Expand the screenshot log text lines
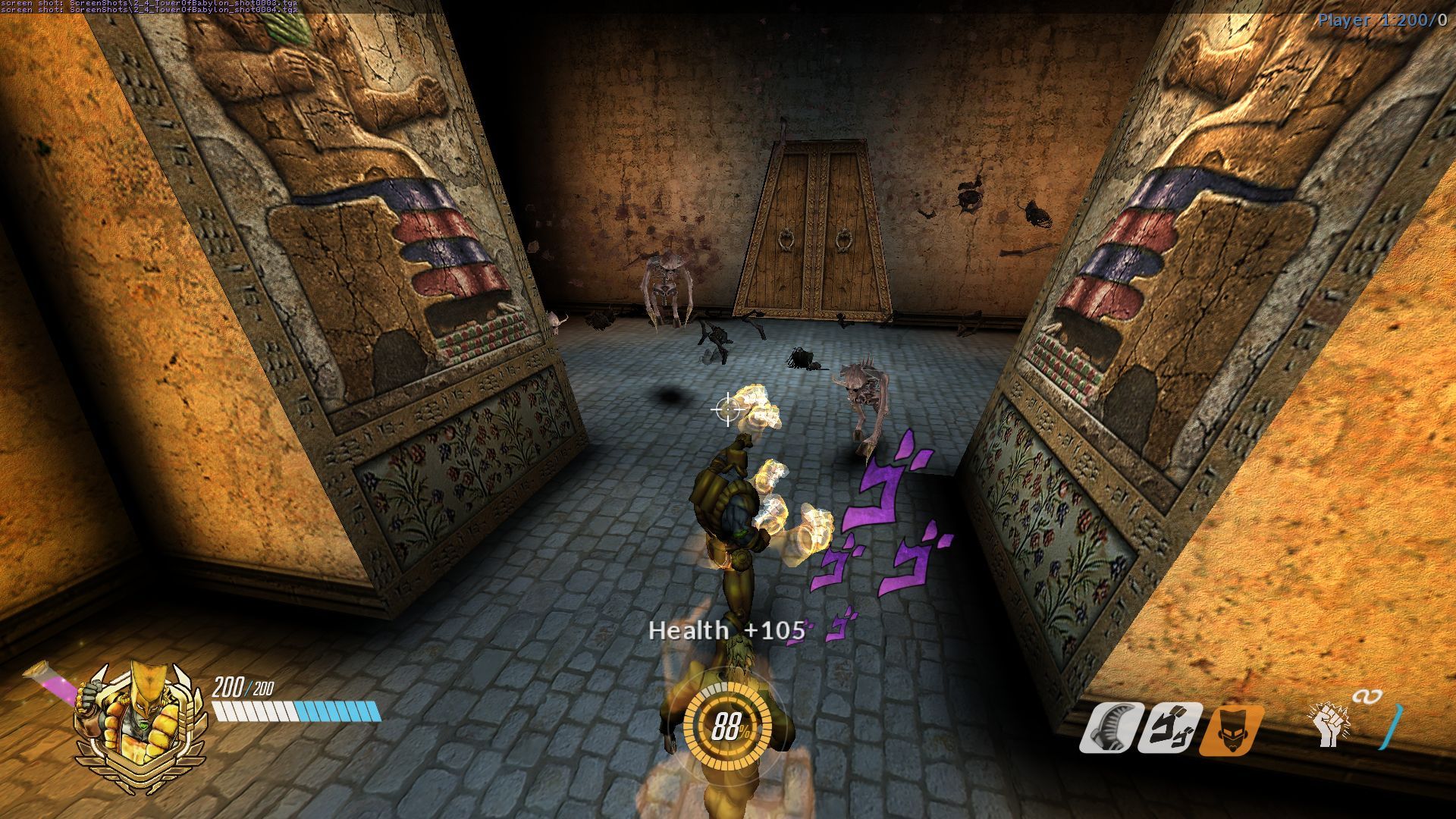 coord(152,9)
